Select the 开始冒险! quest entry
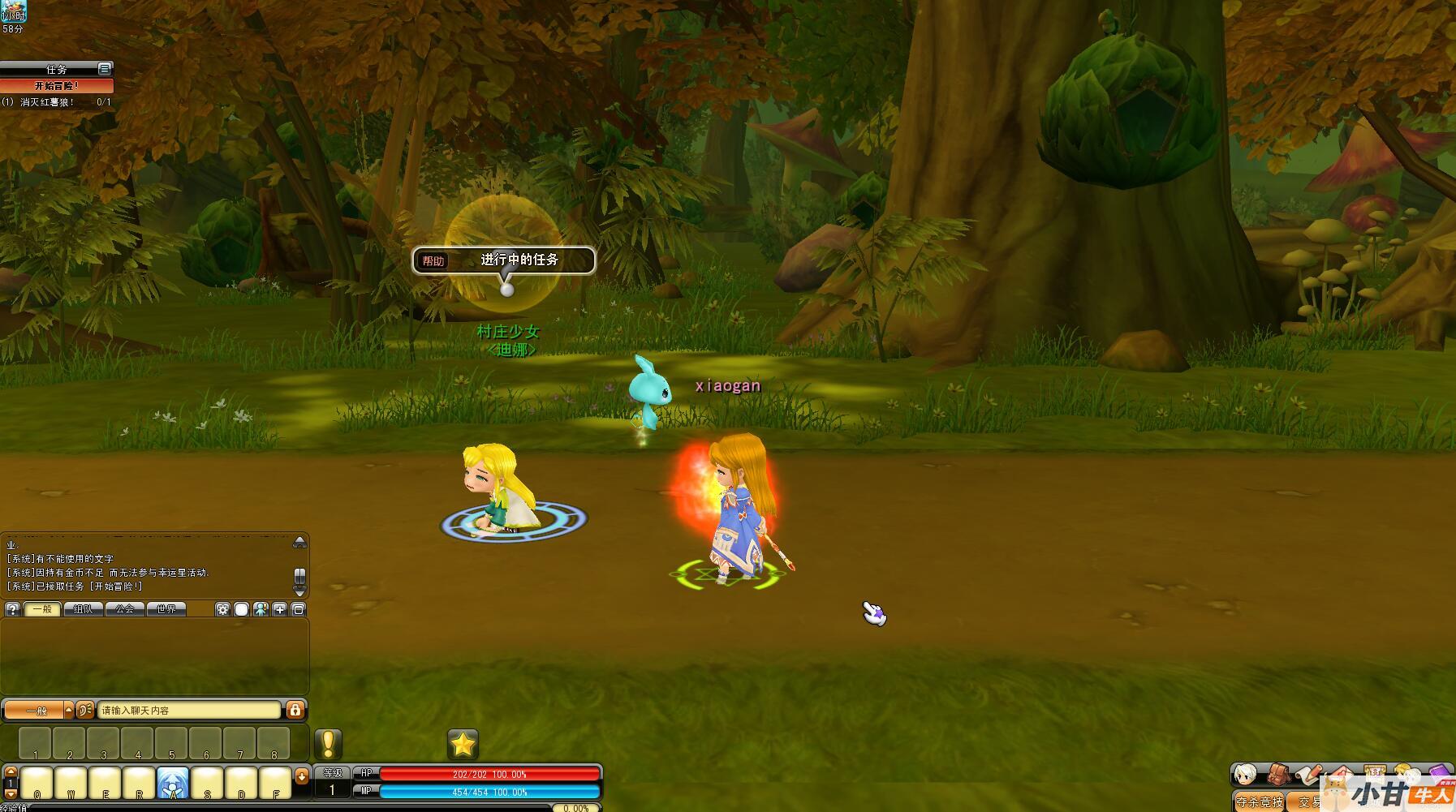The height and width of the screenshot is (812, 1456). pyautogui.click(x=57, y=86)
